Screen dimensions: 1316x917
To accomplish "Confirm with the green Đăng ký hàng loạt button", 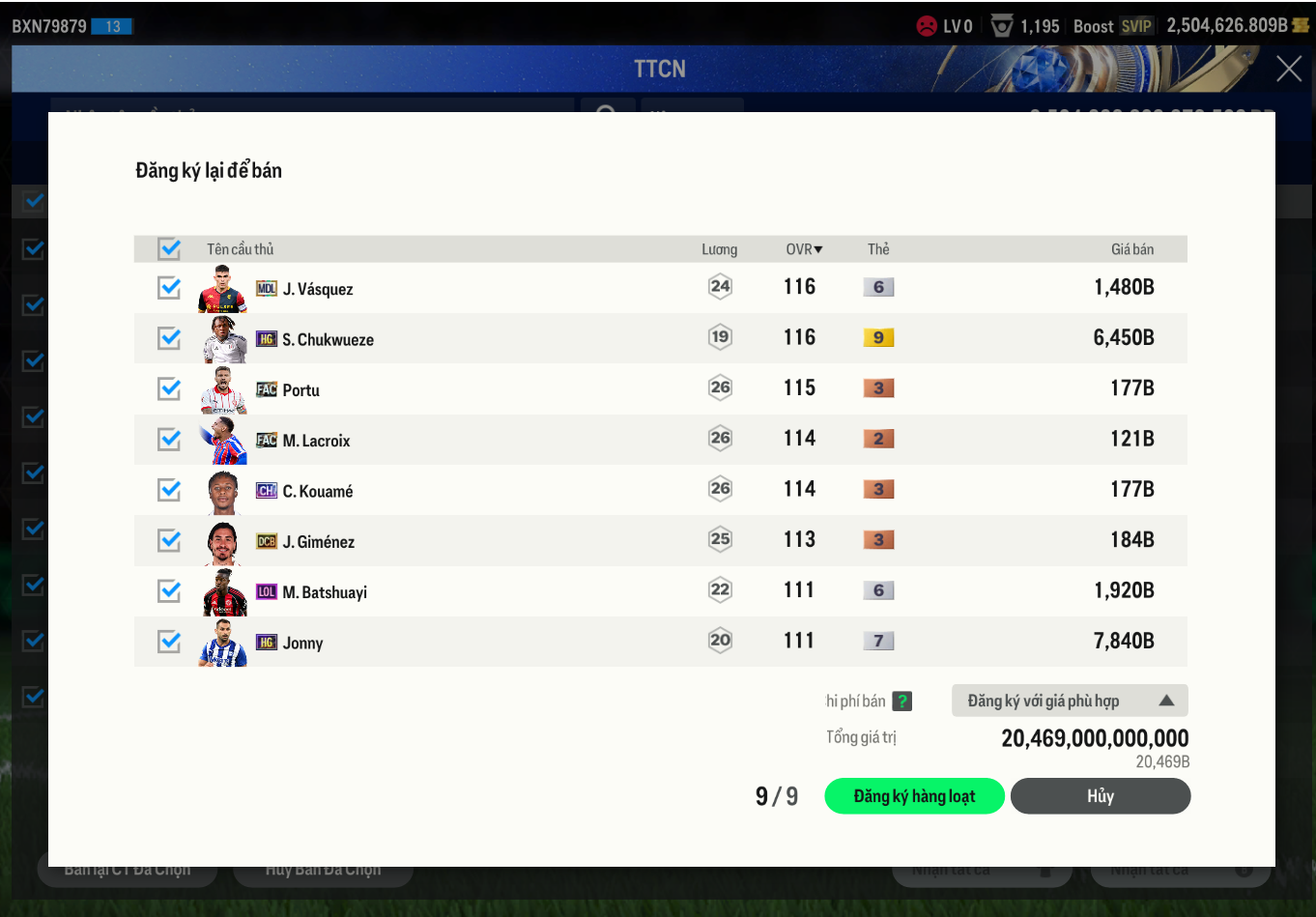I will (913, 796).
